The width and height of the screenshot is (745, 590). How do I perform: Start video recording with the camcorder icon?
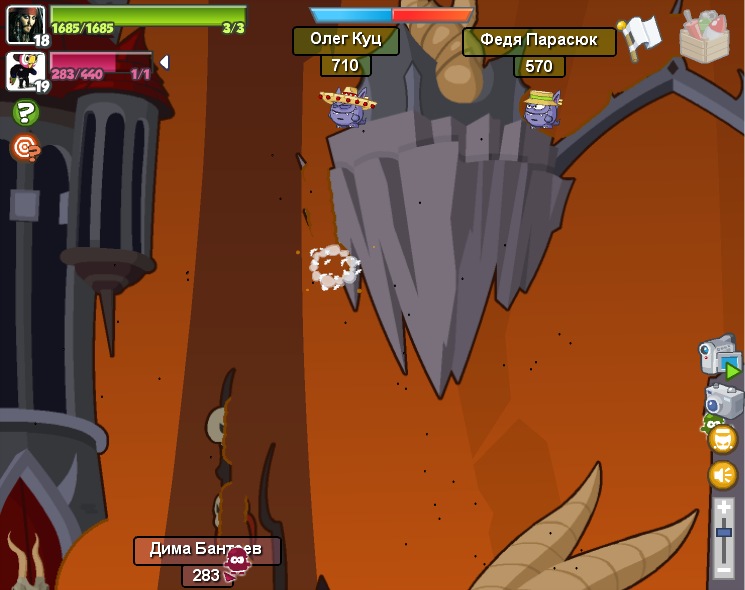720,357
